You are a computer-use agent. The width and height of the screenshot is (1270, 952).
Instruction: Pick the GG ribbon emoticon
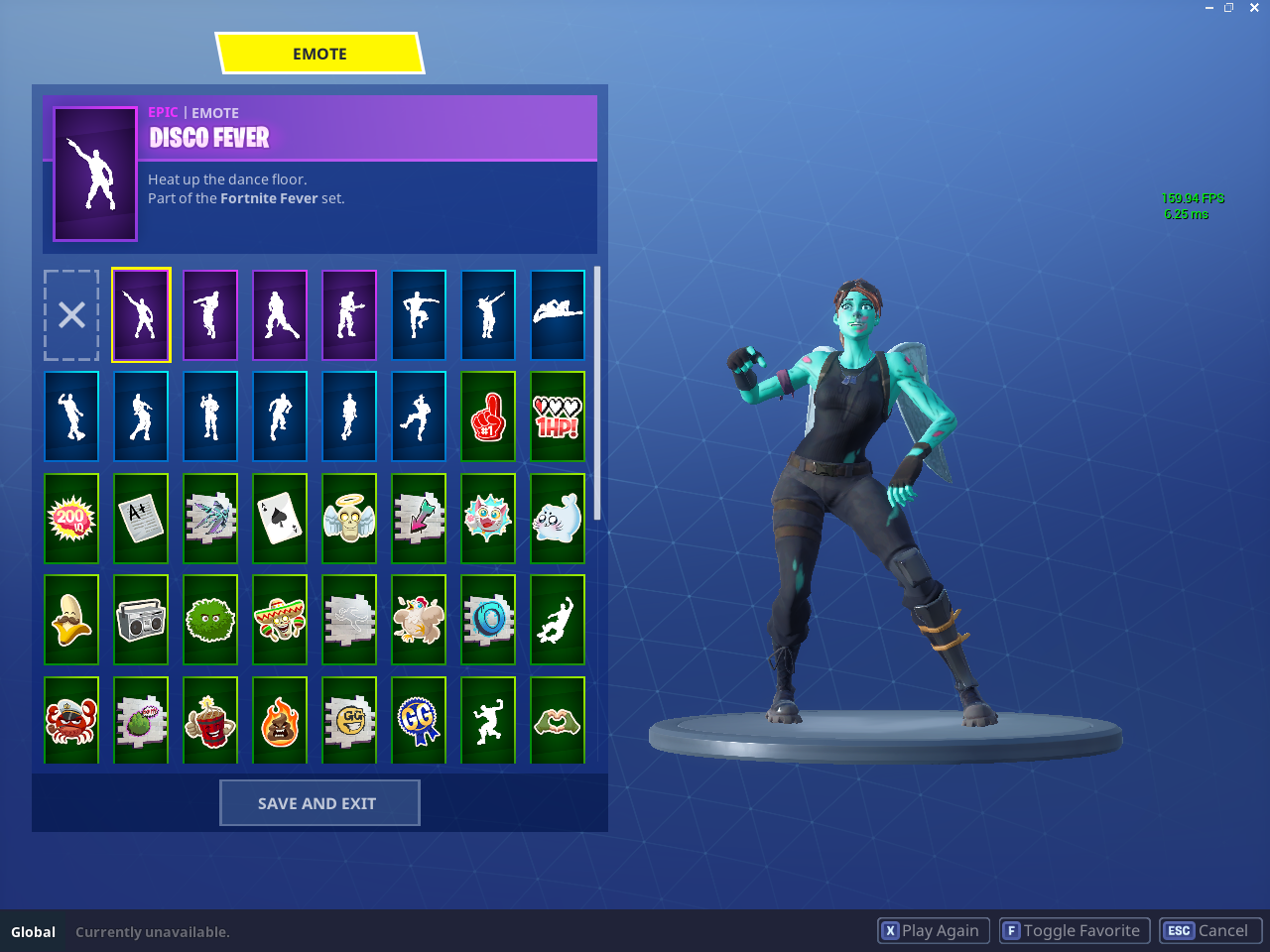[x=419, y=720]
